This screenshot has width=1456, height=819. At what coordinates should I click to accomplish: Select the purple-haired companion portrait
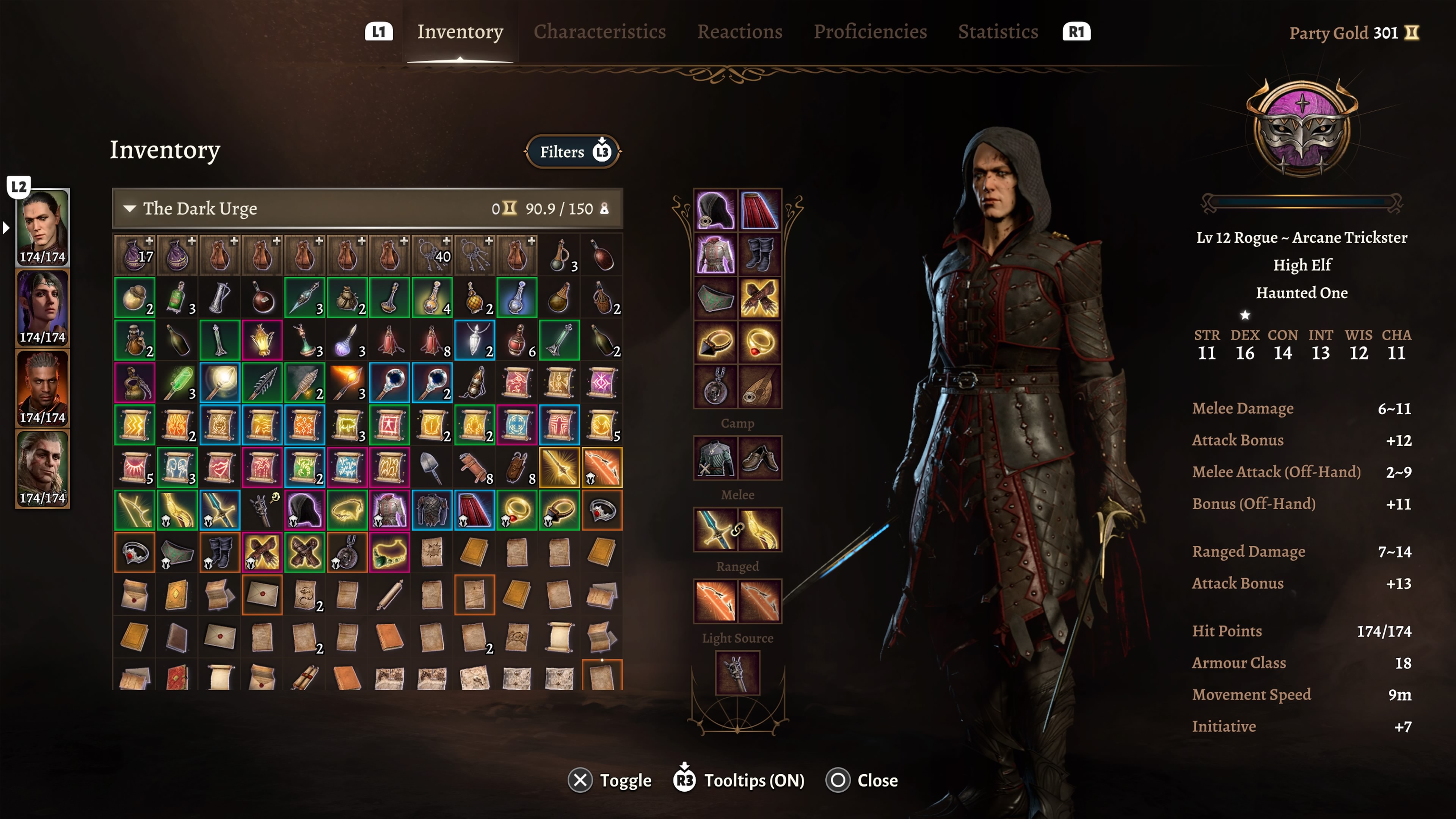click(42, 308)
